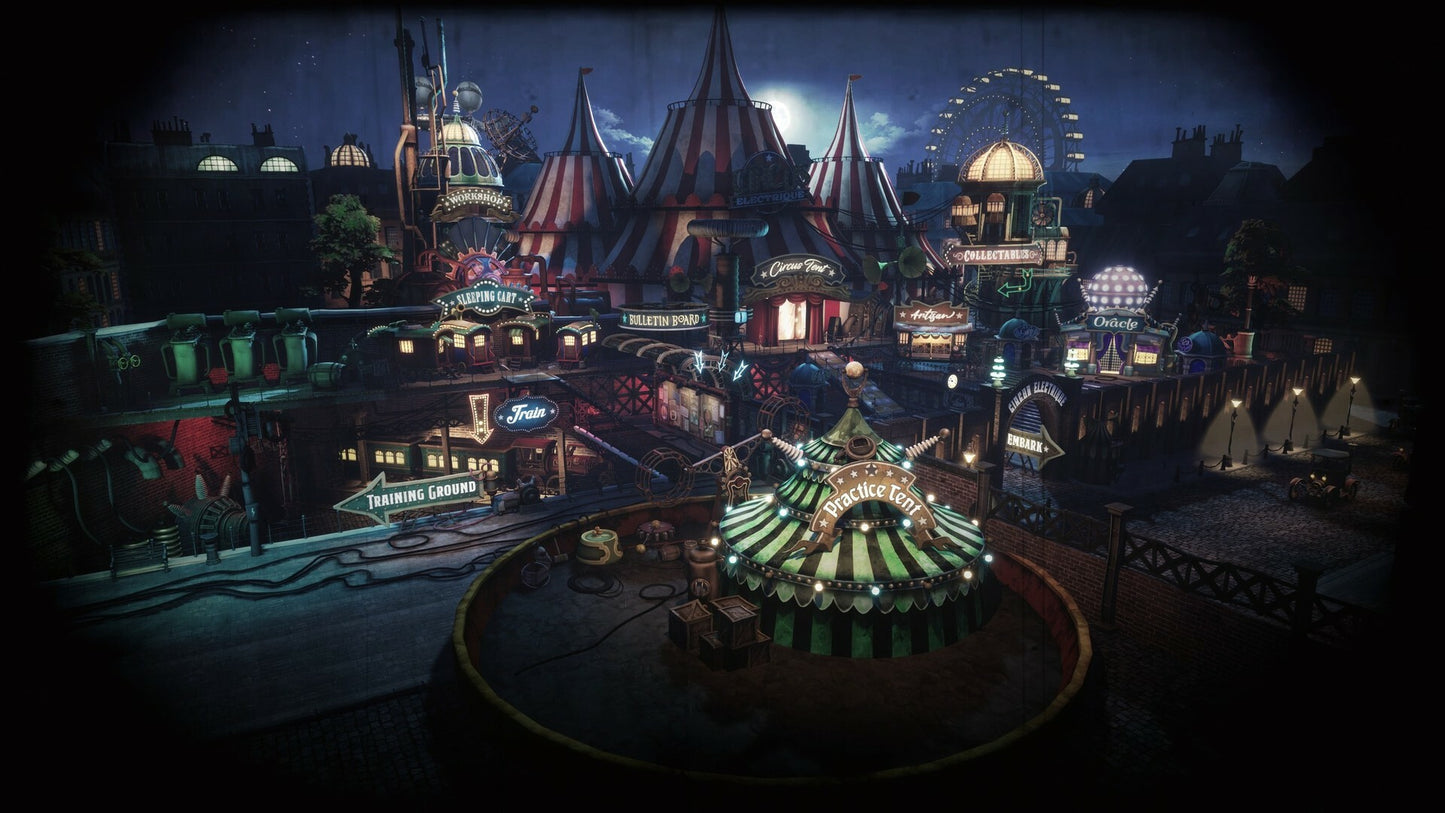This screenshot has height=813, width=1445.
Task: Open the Bulletin Board
Action: (x=663, y=319)
